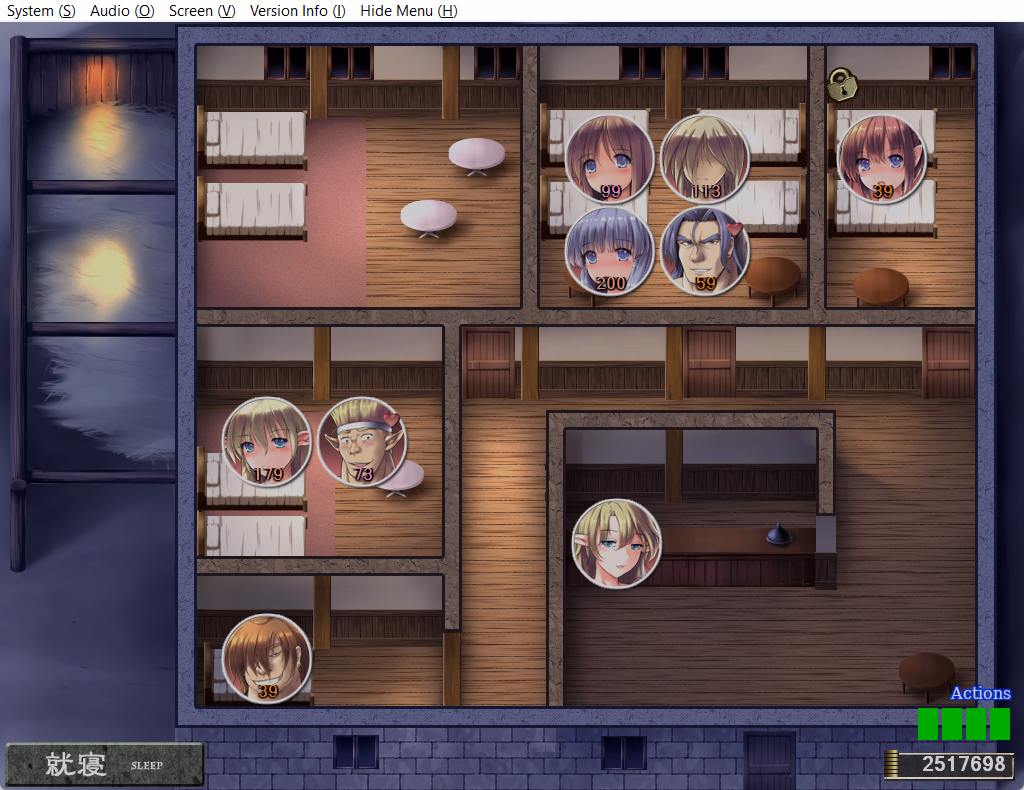This screenshot has height=790, width=1024.
Task: Open the Audio menu
Action: (122, 11)
